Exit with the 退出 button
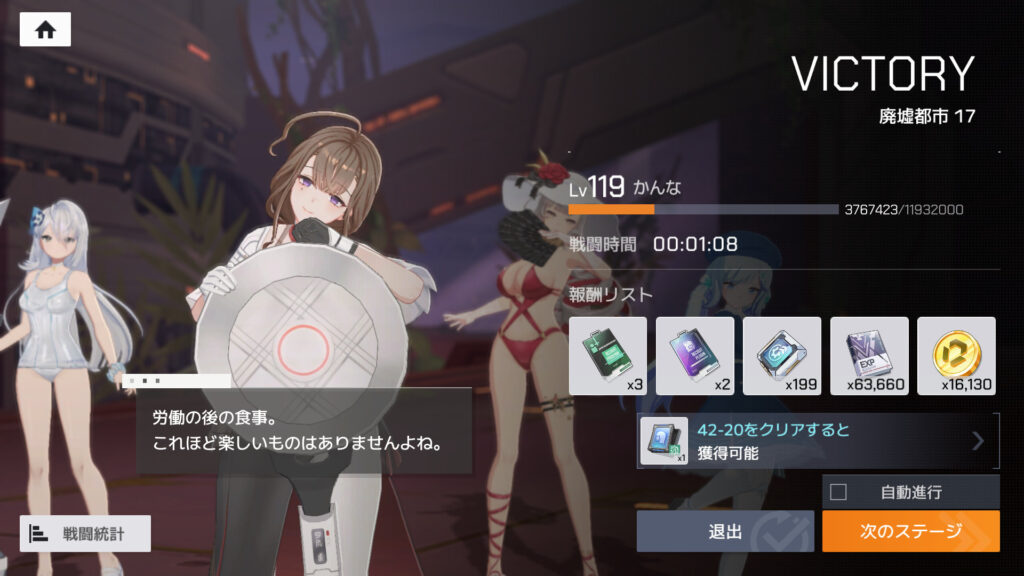 pos(726,531)
